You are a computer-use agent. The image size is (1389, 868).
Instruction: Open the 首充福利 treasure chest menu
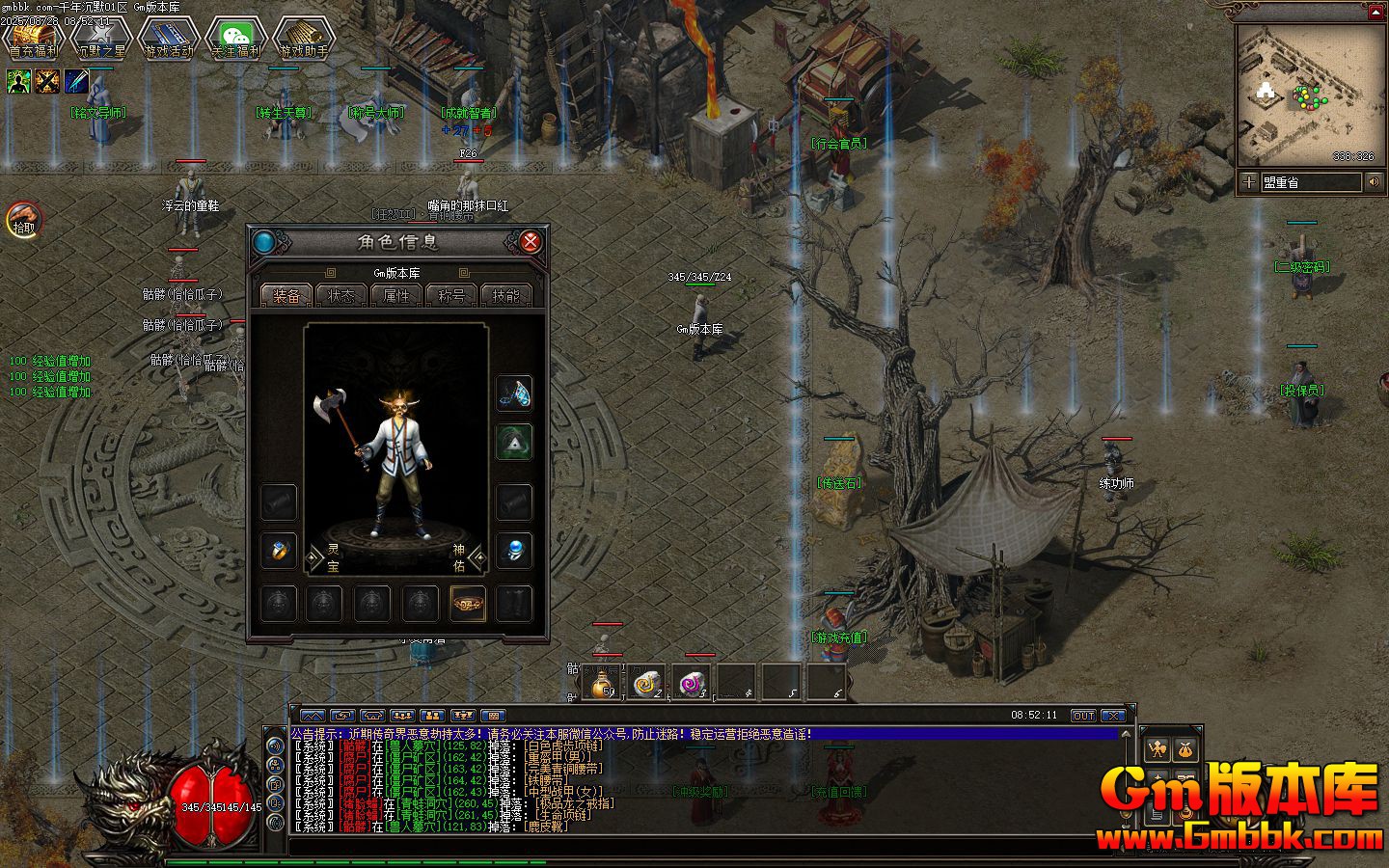[x=34, y=39]
